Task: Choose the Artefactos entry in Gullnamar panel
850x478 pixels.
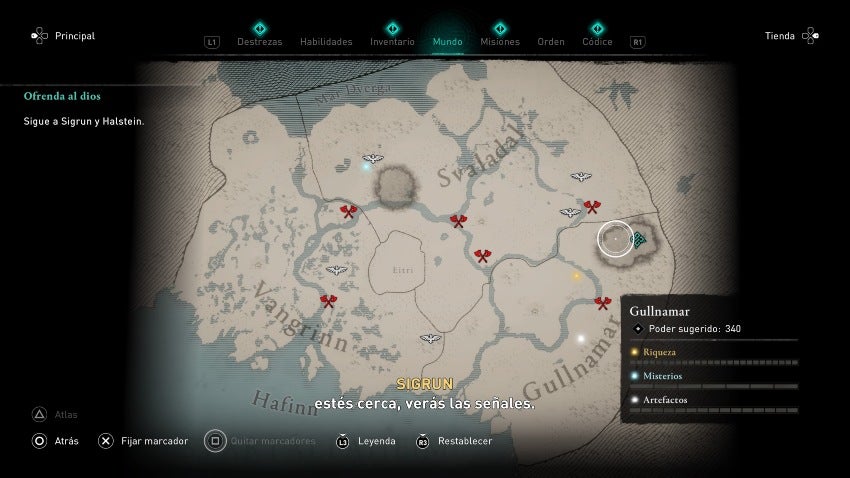Action: pos(666,400)
